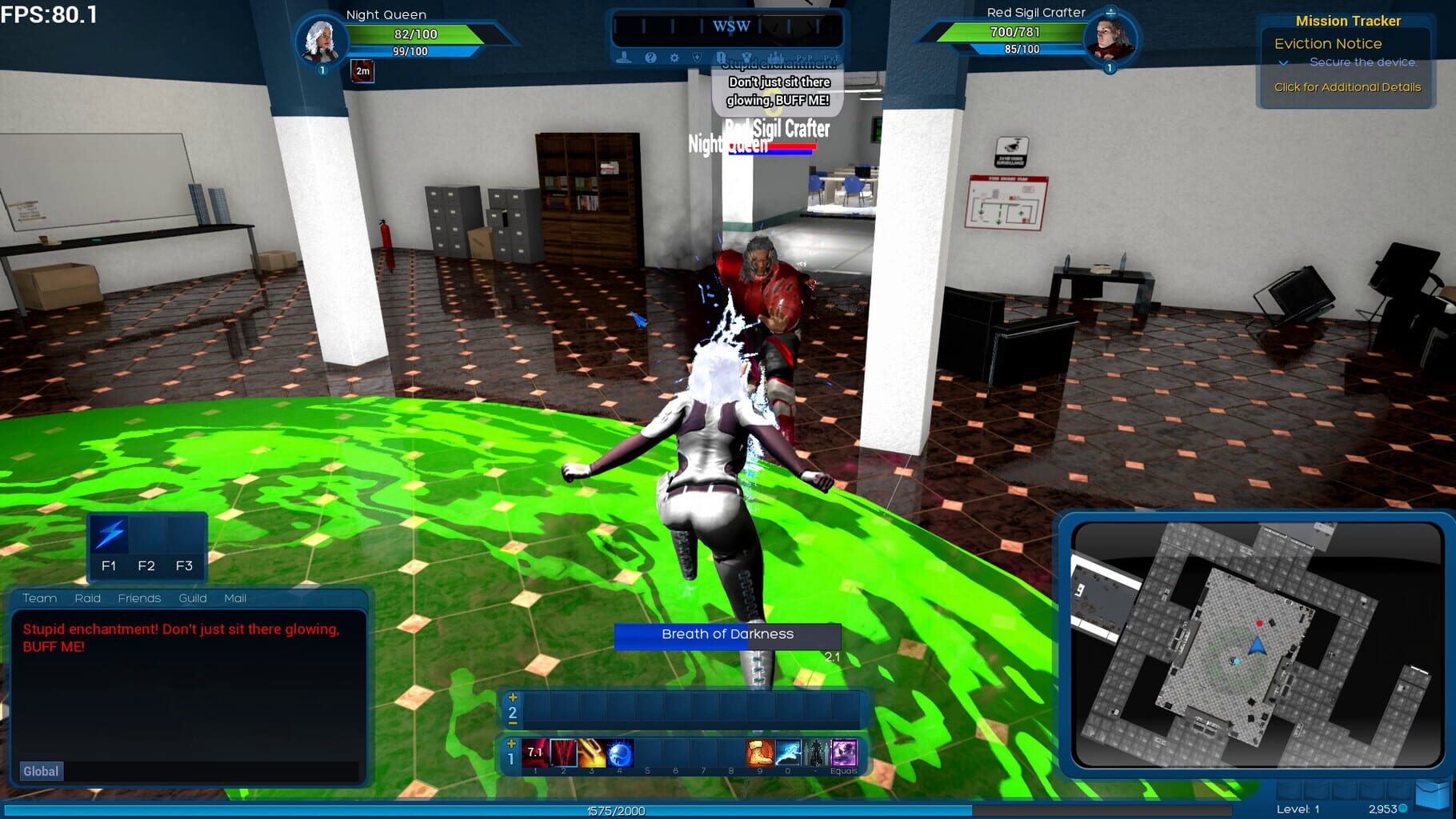This screenshot has height=819, width=1456.
Task: Open the settings gear icon
Action: [674, 58]
